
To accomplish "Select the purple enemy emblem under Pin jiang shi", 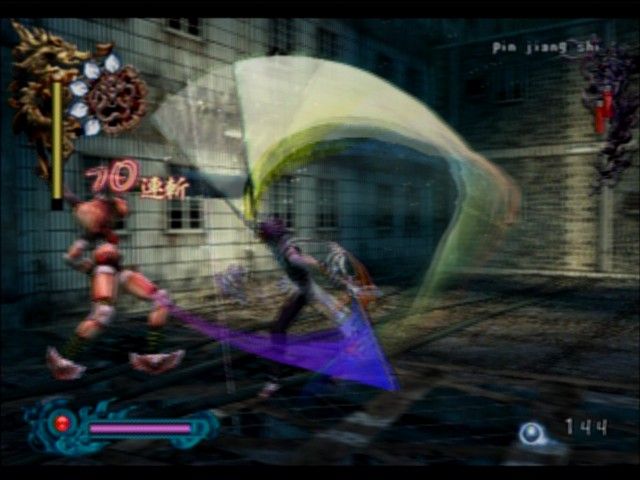I will (608, 105).
